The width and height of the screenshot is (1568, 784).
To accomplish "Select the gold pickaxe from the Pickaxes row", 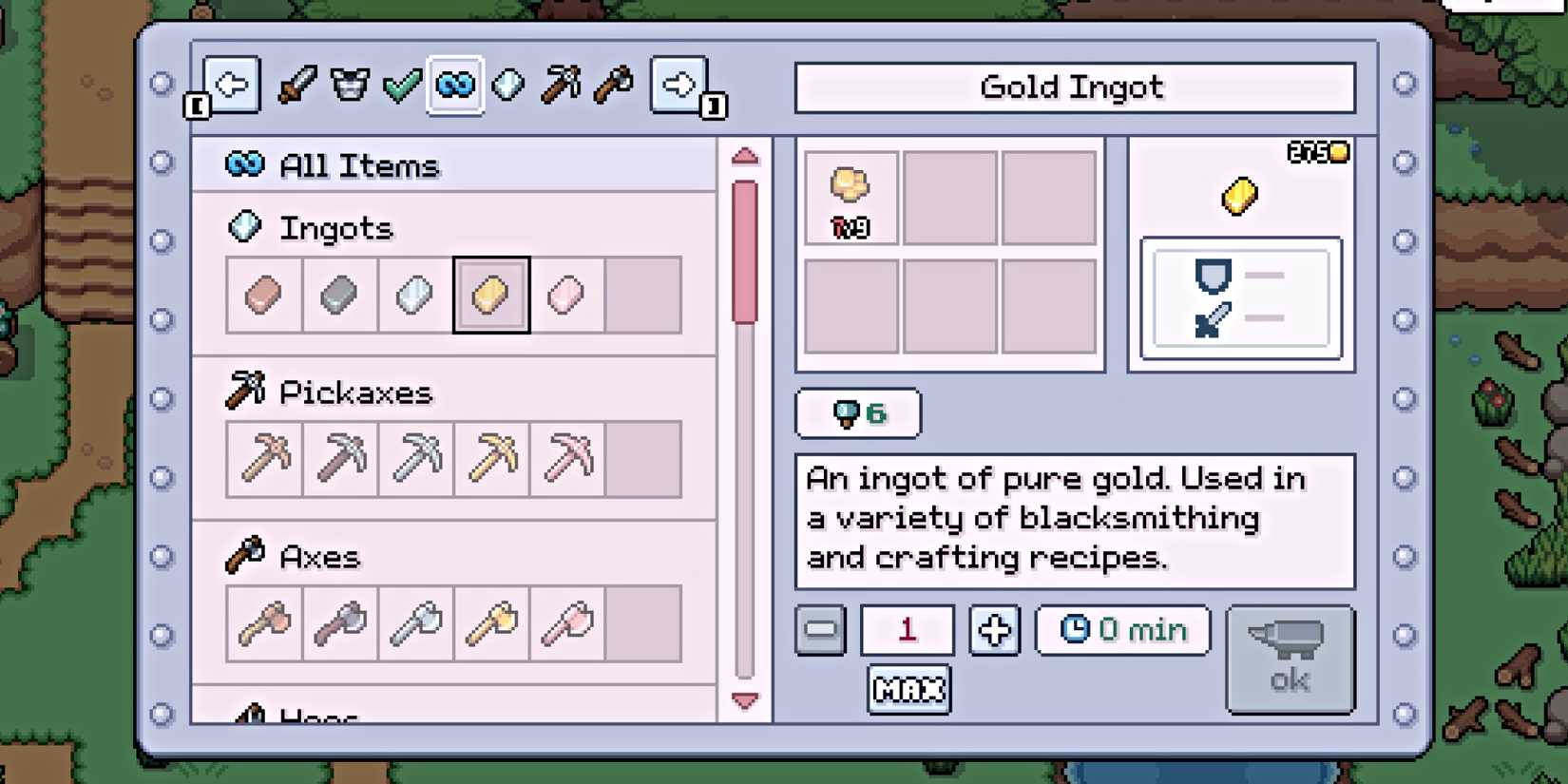I will pyautogui.click(x=490, y=459).
